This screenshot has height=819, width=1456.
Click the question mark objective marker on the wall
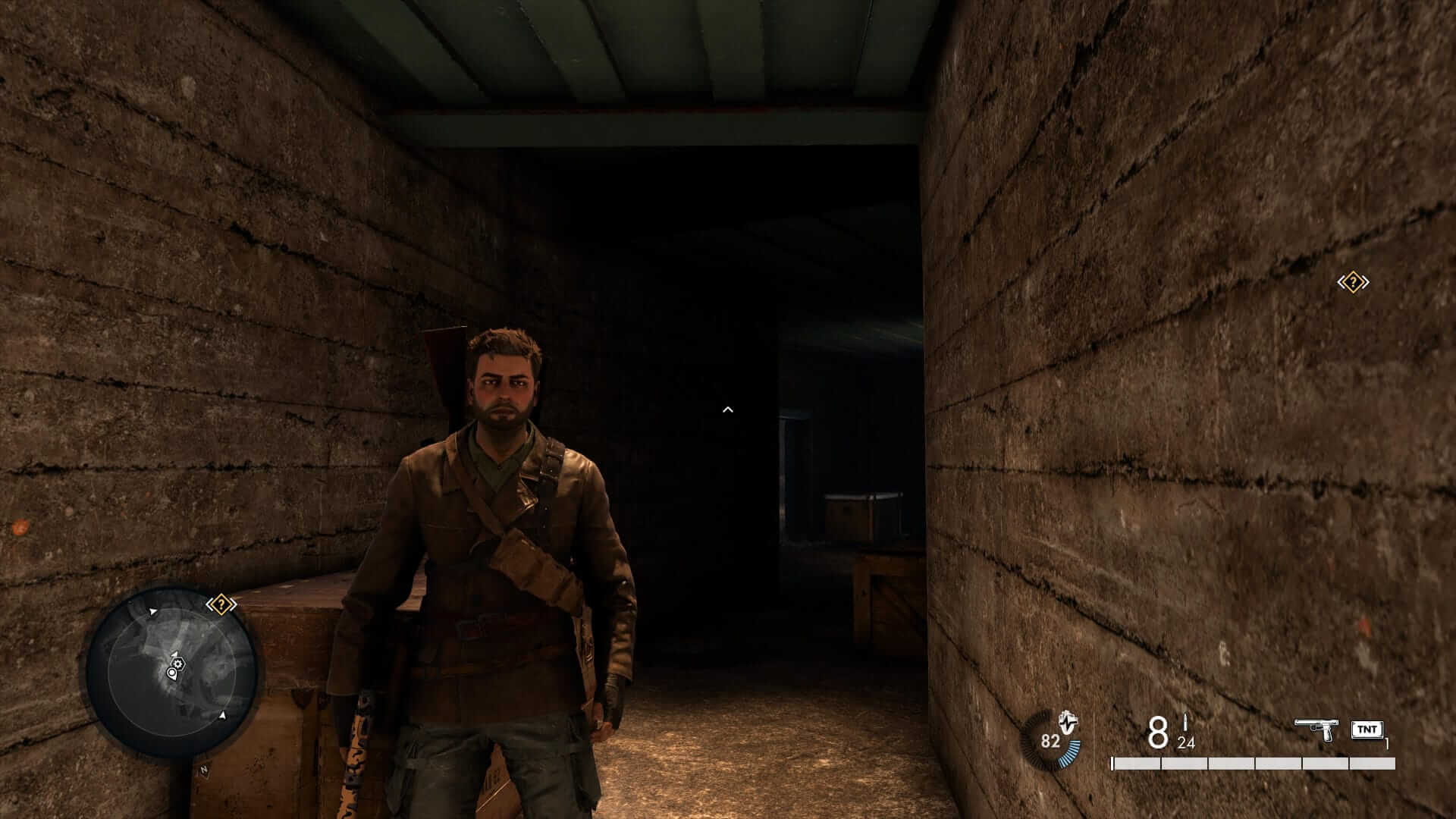click(x=1352, y=283)
